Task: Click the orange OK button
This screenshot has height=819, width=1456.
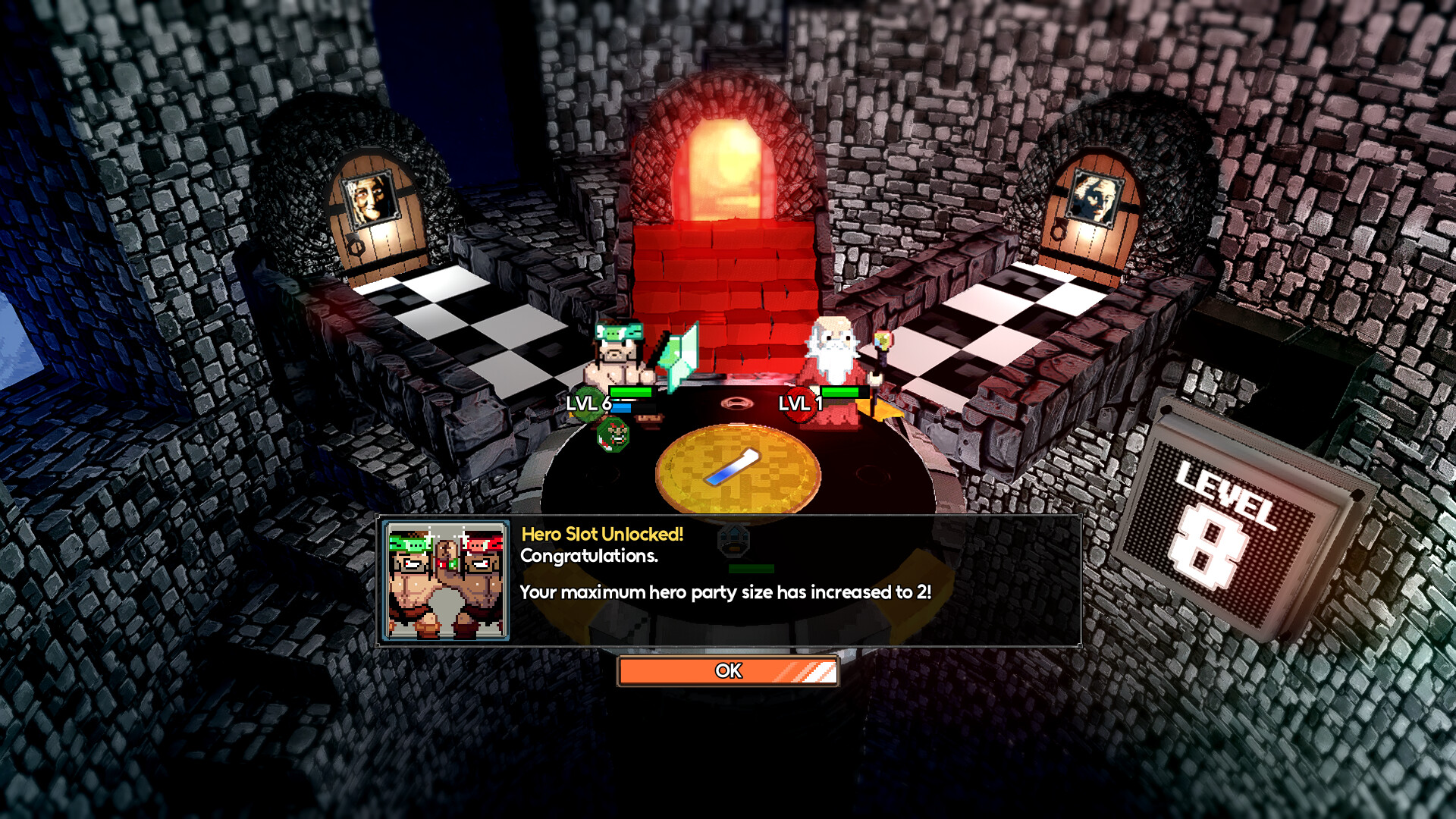Action: (x=728, y=670)
